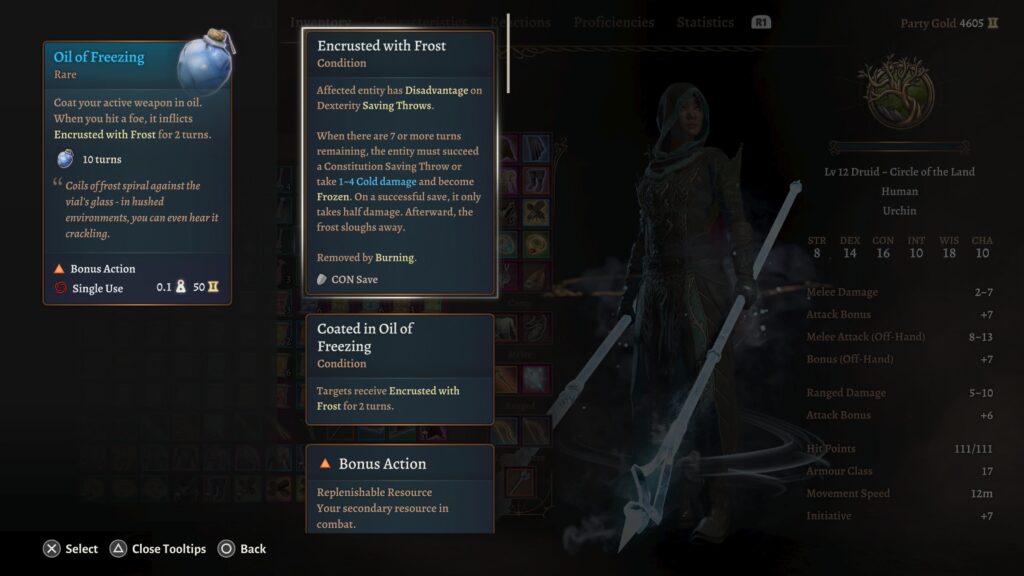Switch to the Statistics tab
This screenshot has height=576, width=1024.
pos(704,22)
